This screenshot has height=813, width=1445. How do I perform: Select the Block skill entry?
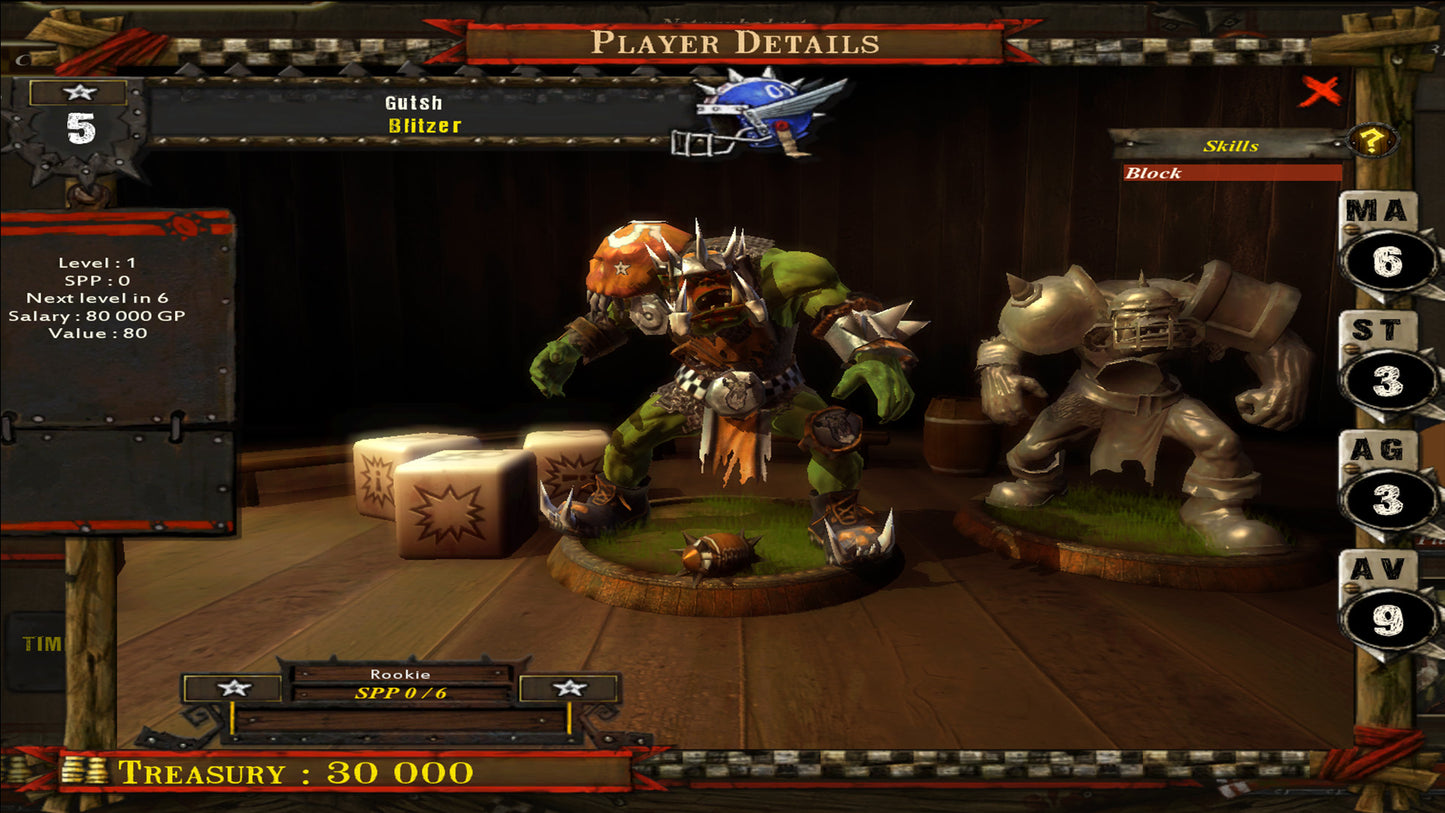[x=1231, y=172]
